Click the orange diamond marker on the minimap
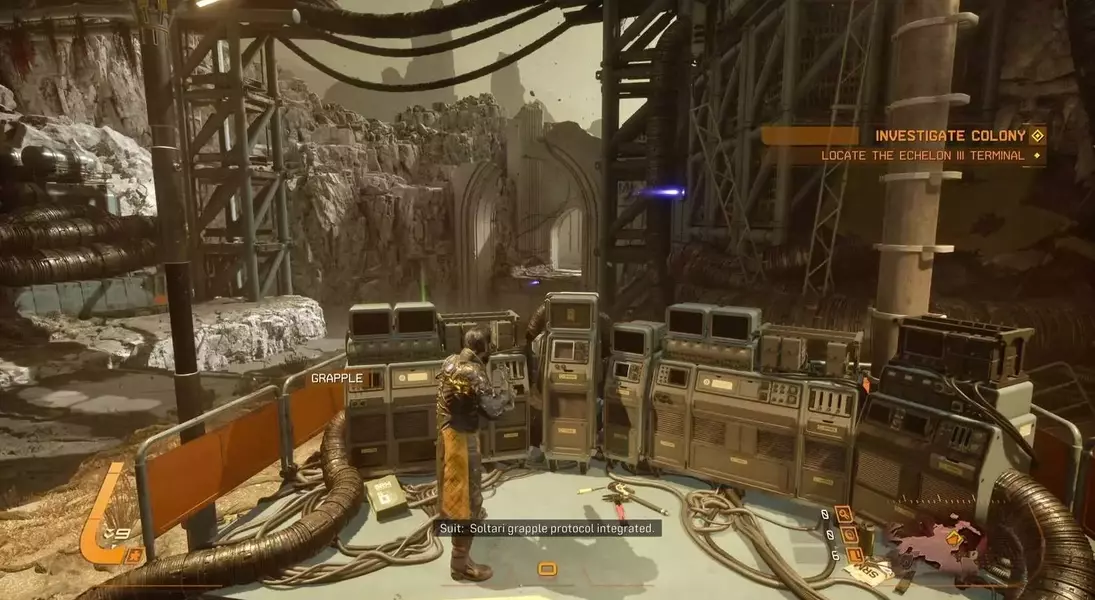Screen dimensions: 1095x600 pos(954,538)
